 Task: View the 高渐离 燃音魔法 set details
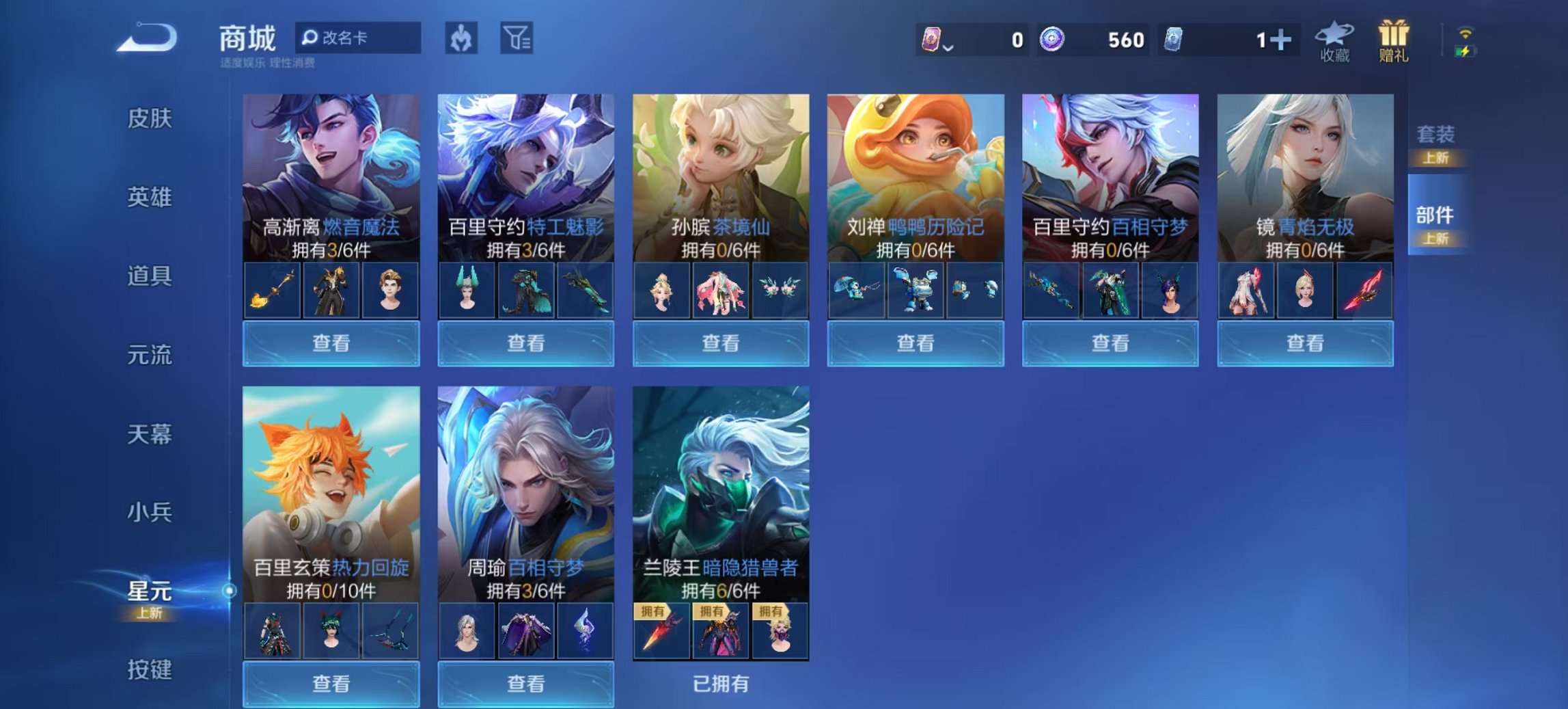(331, 344)
